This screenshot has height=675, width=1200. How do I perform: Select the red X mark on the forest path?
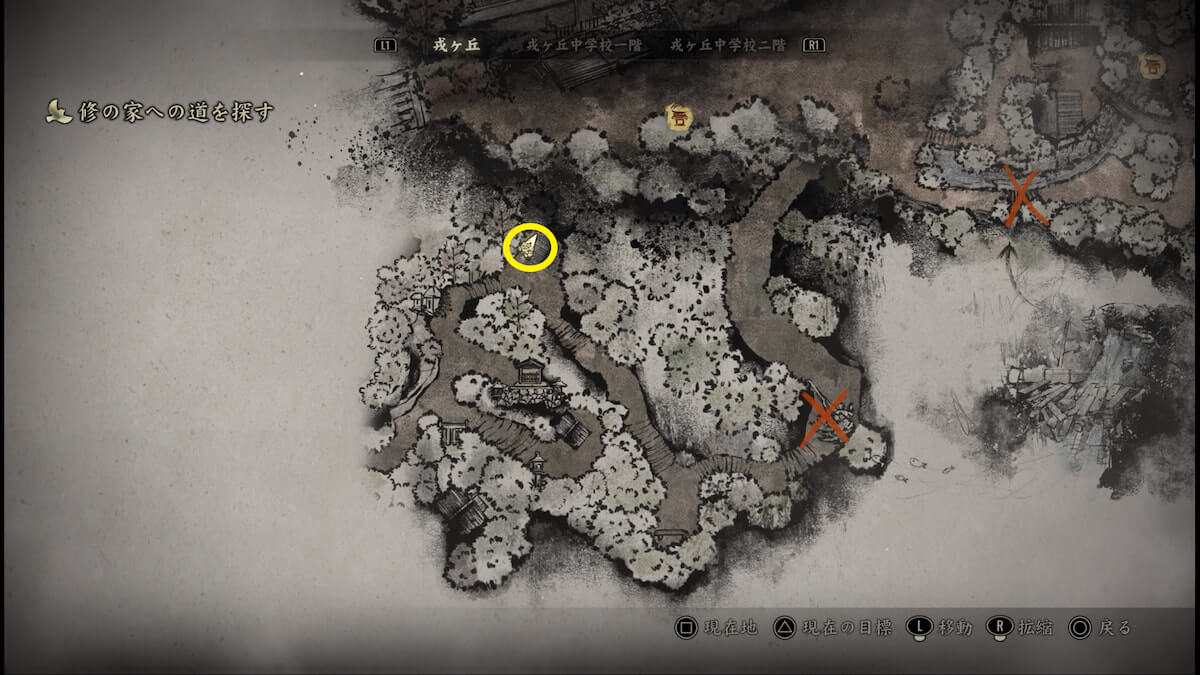(x=826, y=417)
